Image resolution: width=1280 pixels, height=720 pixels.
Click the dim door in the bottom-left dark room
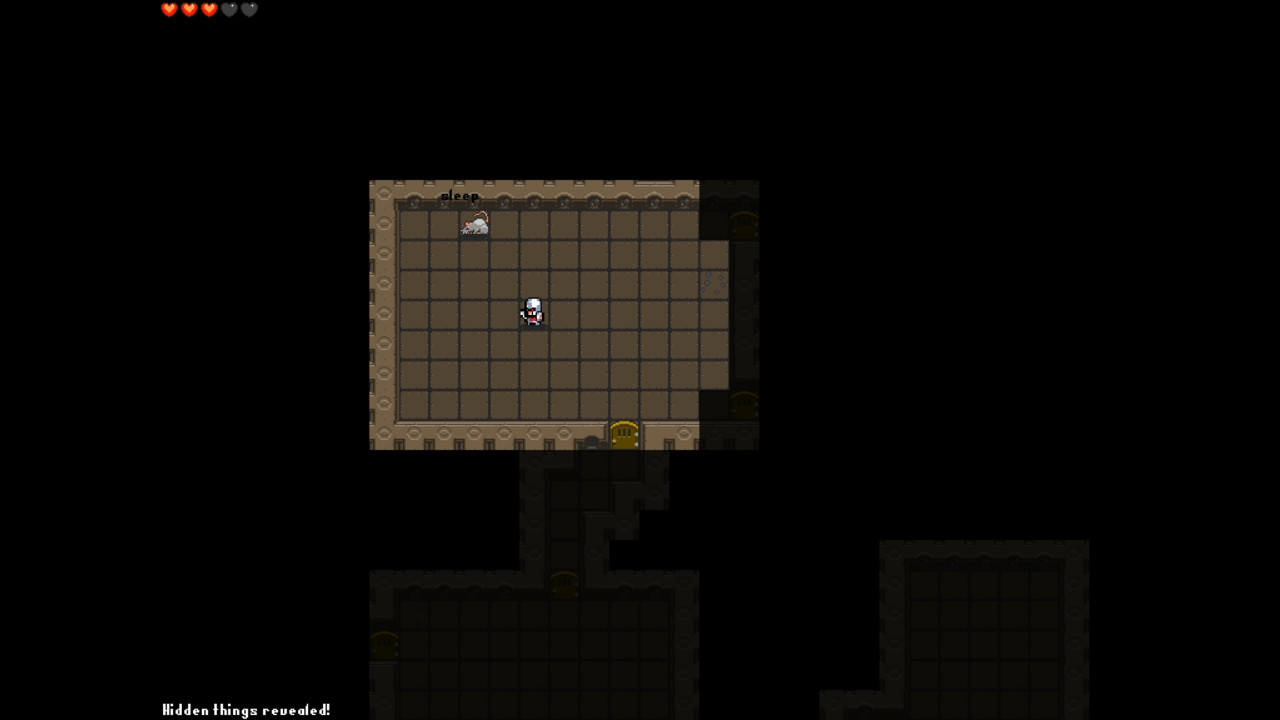385,645
